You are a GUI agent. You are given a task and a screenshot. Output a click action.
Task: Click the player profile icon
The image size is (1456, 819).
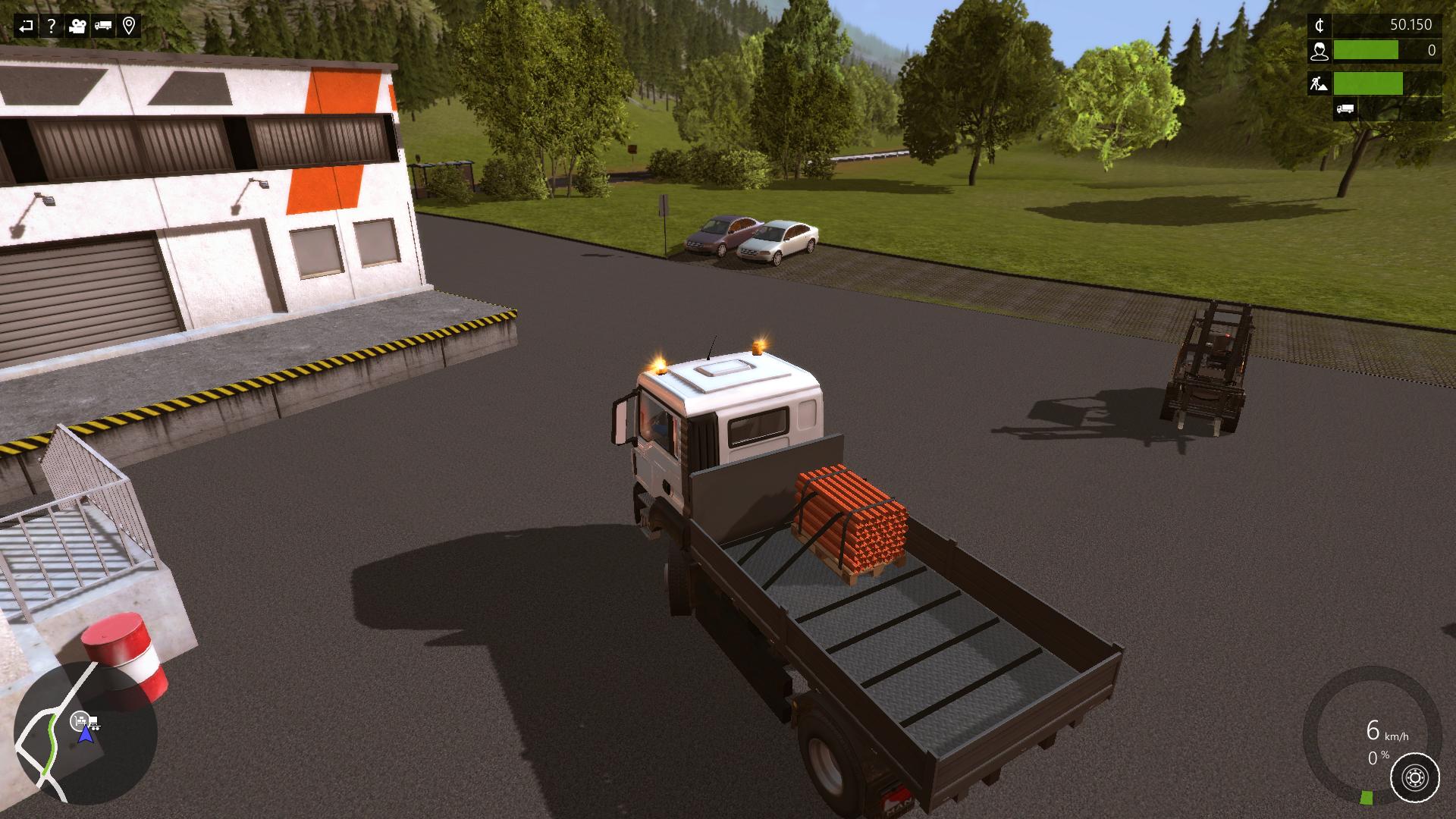pyautogui.click(x=1320, y=51)
